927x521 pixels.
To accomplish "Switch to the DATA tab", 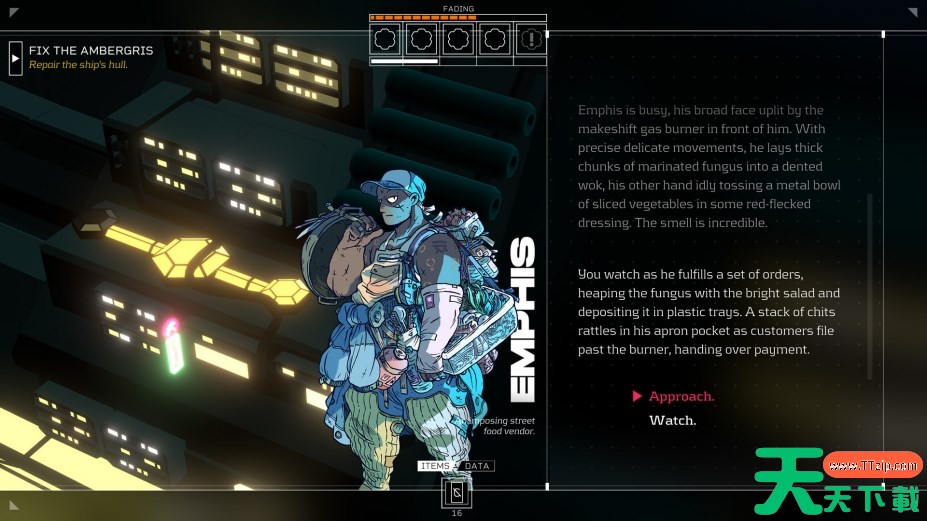I will point(477,467).
